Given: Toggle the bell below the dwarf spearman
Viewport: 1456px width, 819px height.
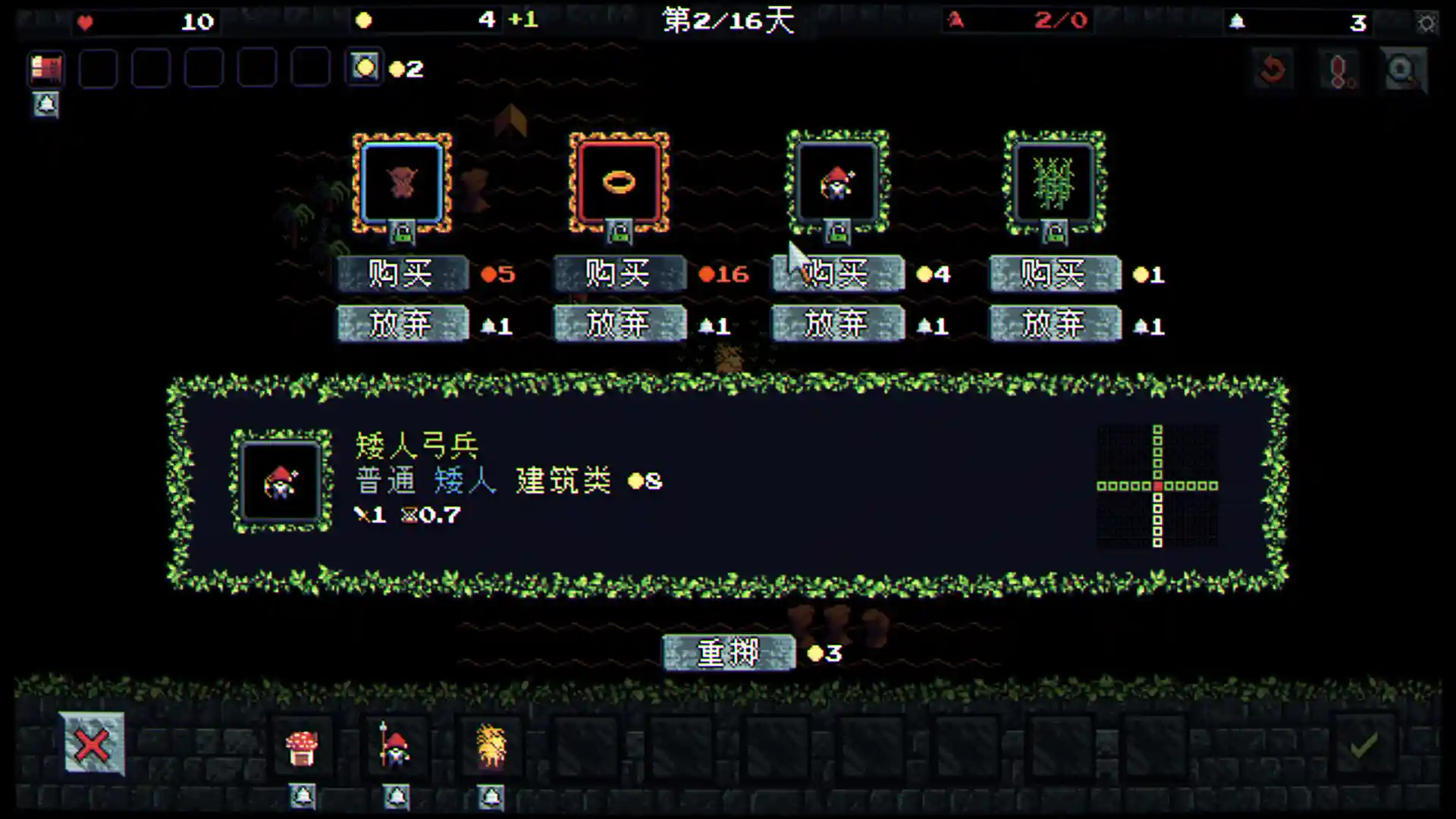Looking at the screenshot, I should pyautogui.click(x=397, y=798).
